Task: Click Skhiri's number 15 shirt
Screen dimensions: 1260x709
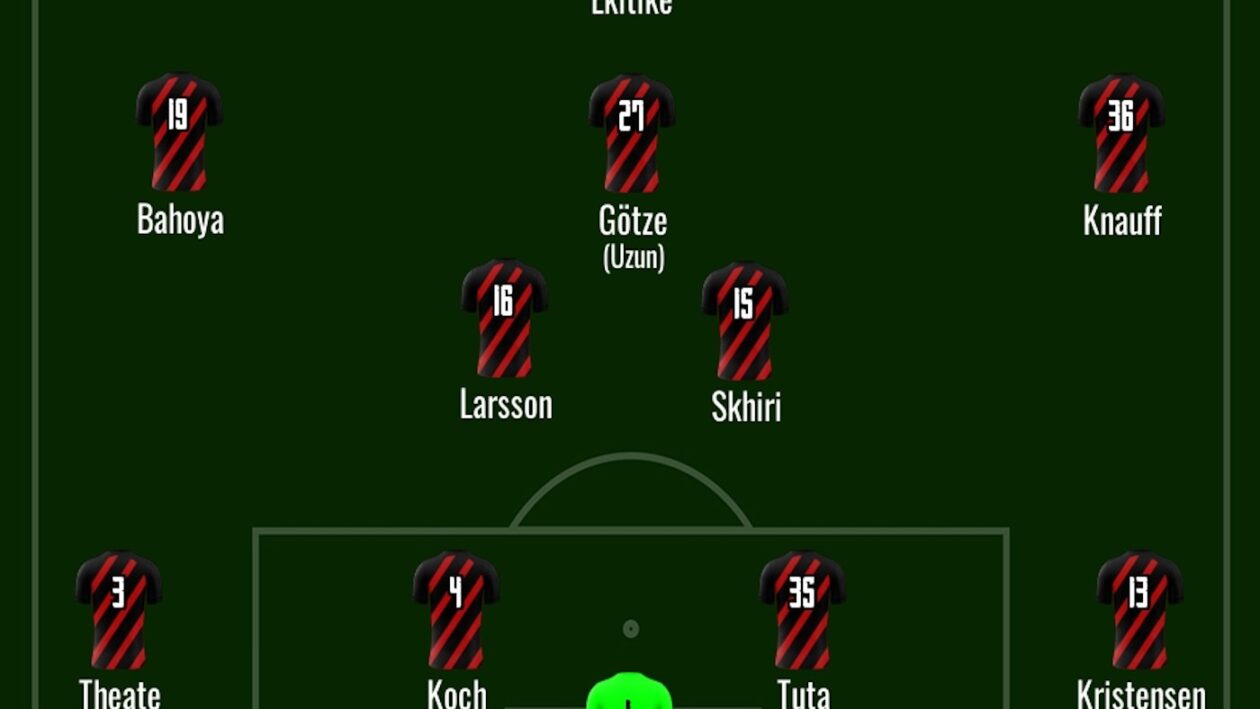Action: coord(744,320)
